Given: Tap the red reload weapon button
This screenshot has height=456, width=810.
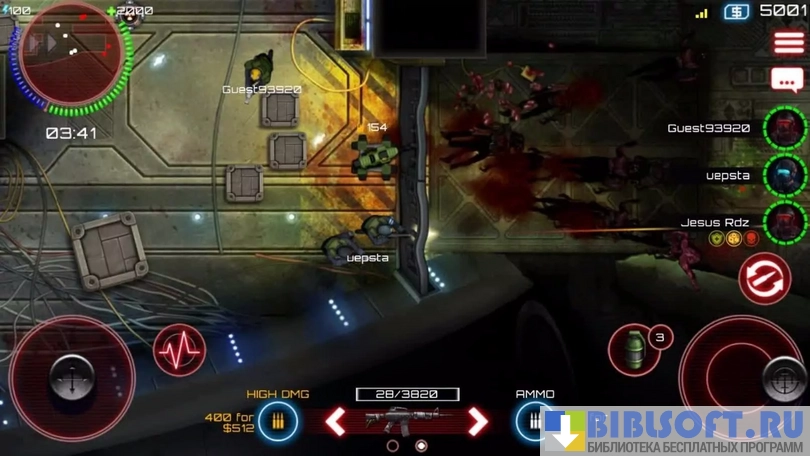Looking at the screenshot, I should 764,277.
